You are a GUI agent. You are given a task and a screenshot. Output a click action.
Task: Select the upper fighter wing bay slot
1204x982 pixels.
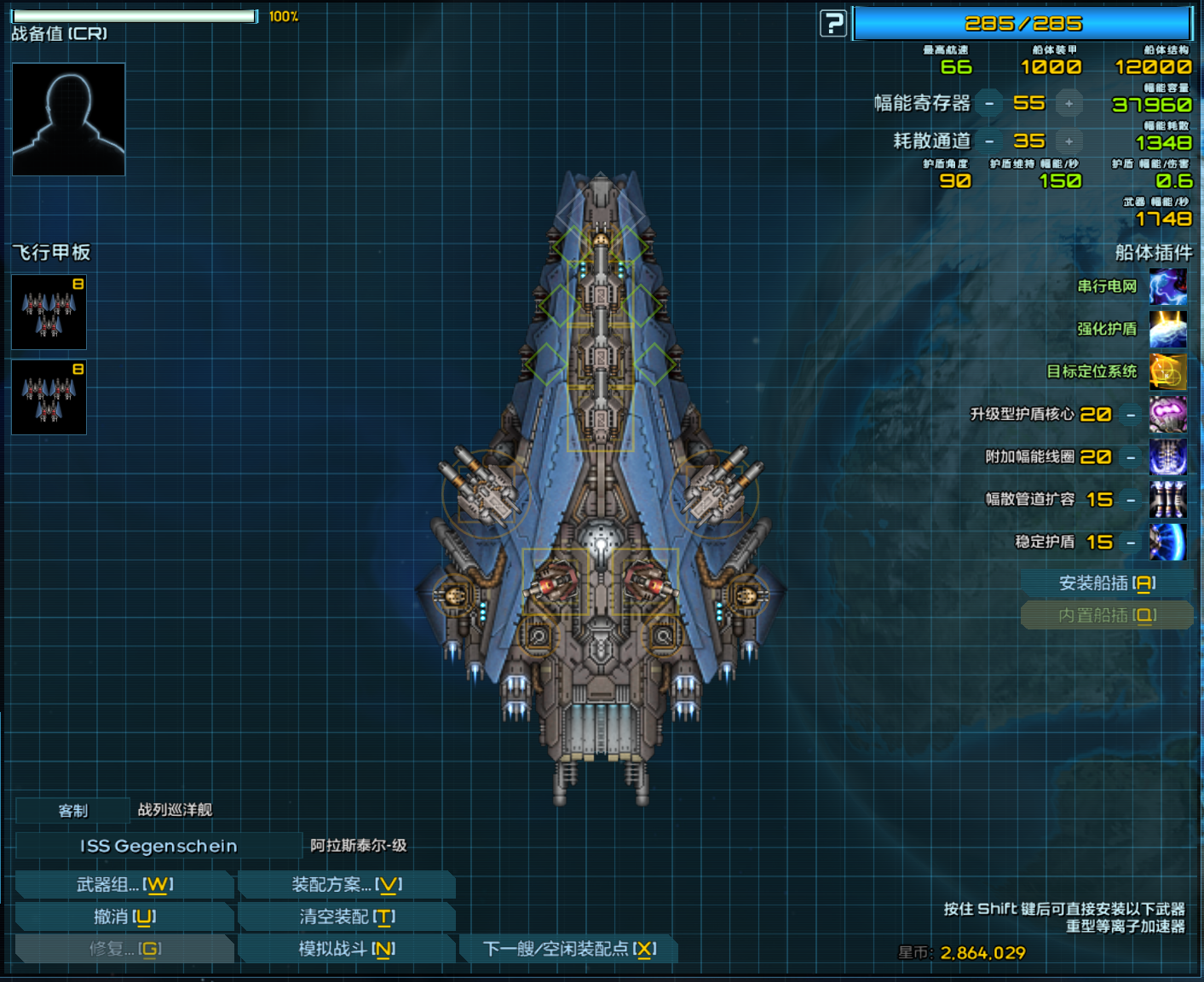point(49,312)
